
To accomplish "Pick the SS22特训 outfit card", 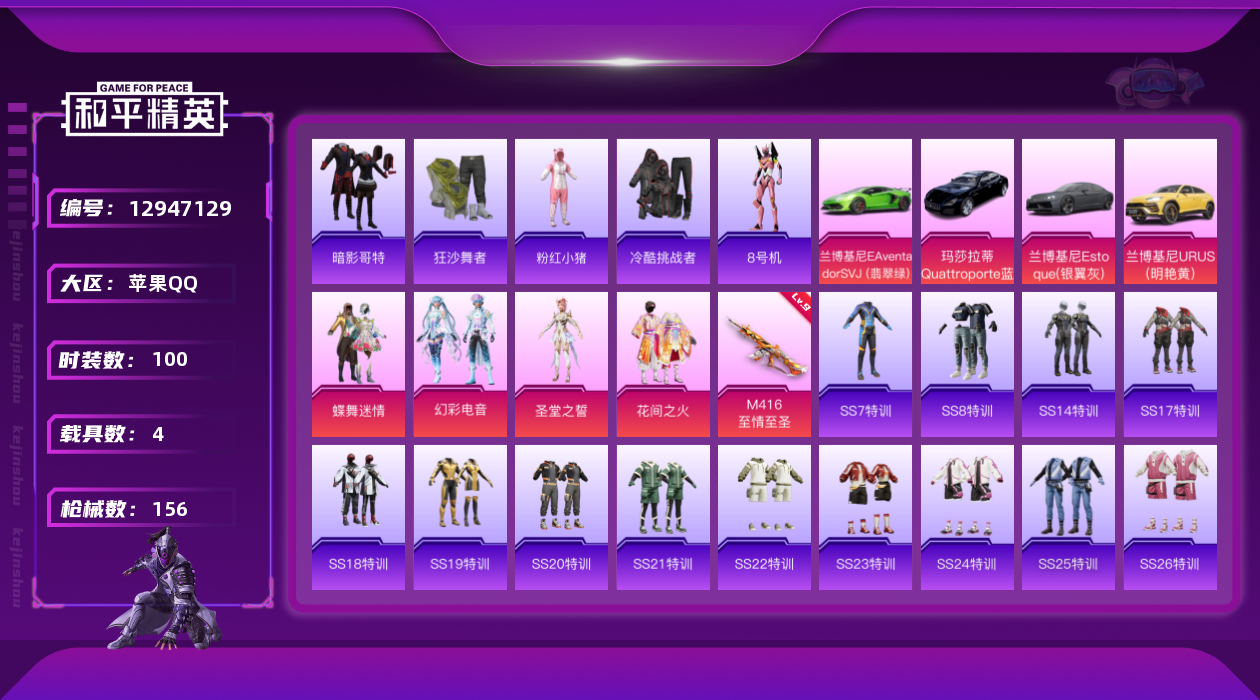I will point(764,516).
